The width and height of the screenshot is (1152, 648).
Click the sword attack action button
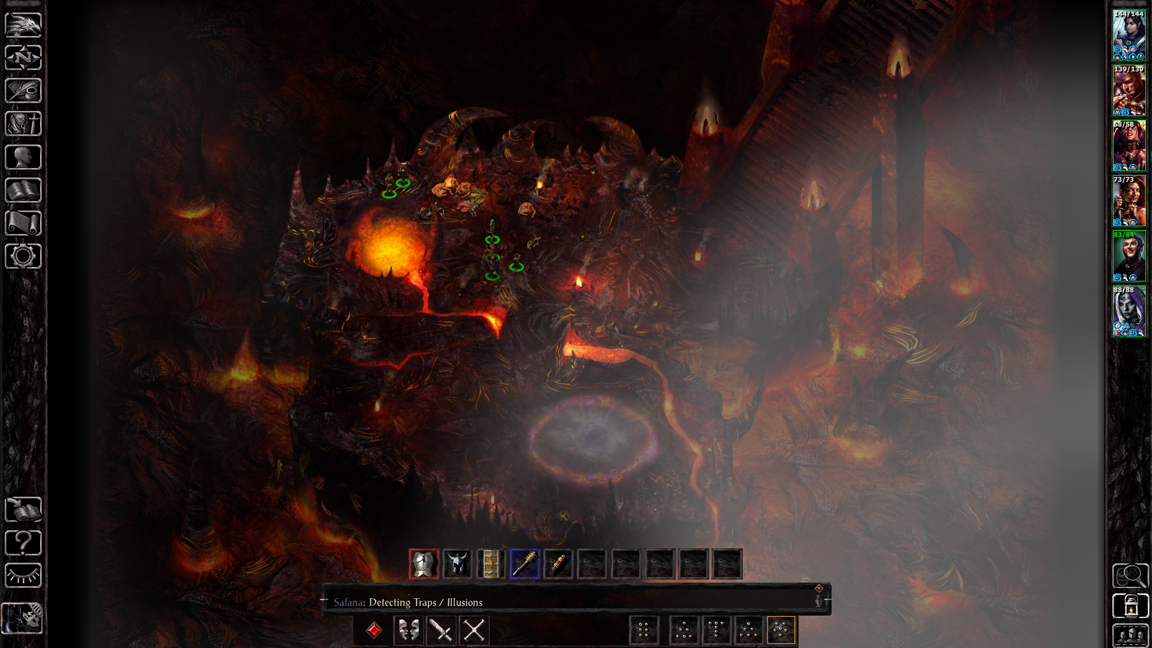coord(441,630)
